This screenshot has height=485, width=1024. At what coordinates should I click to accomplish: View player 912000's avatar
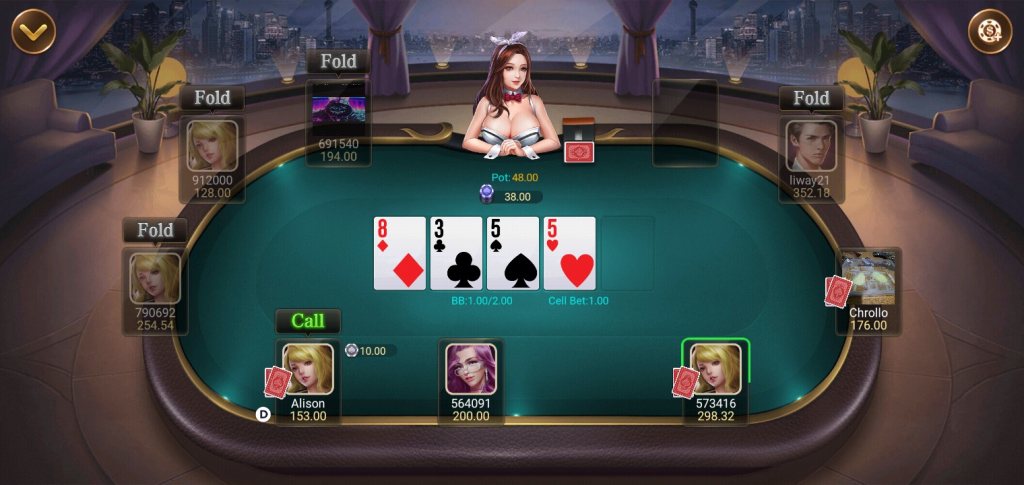(x=213, y=146)
